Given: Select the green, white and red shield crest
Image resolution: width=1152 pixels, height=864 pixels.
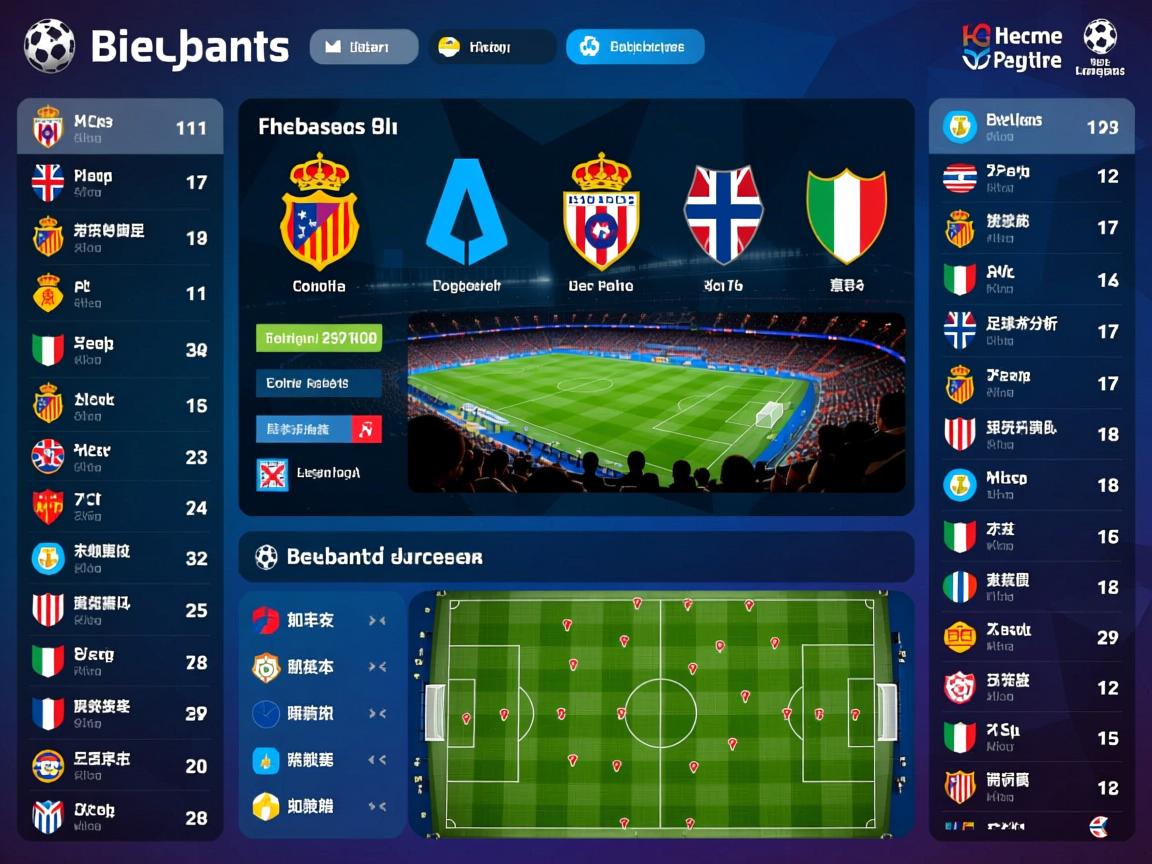Looking at the screenshot, I should click(847, 215).
